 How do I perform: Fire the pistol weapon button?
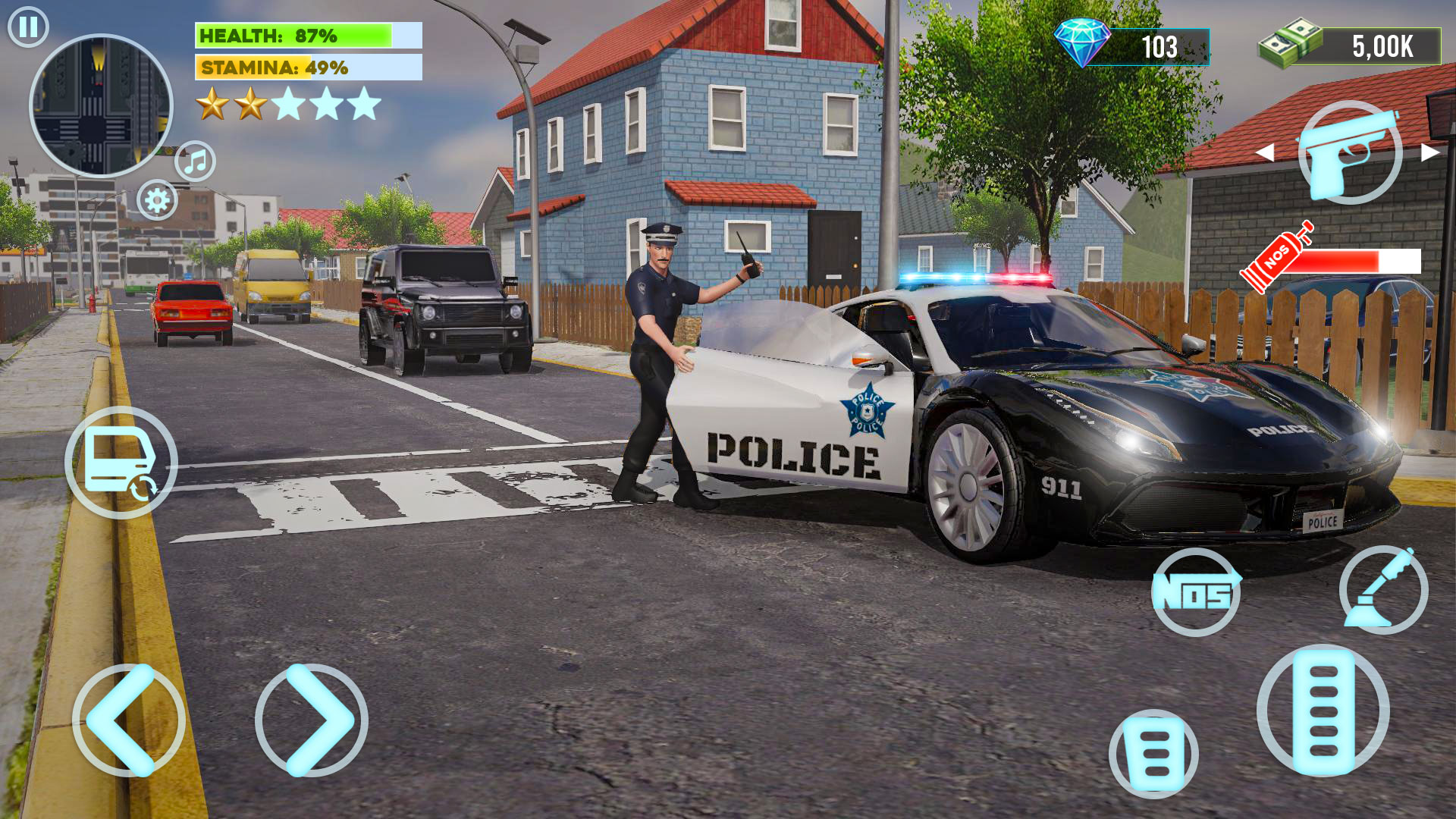pyautogui.click(x=1350, y=152)
